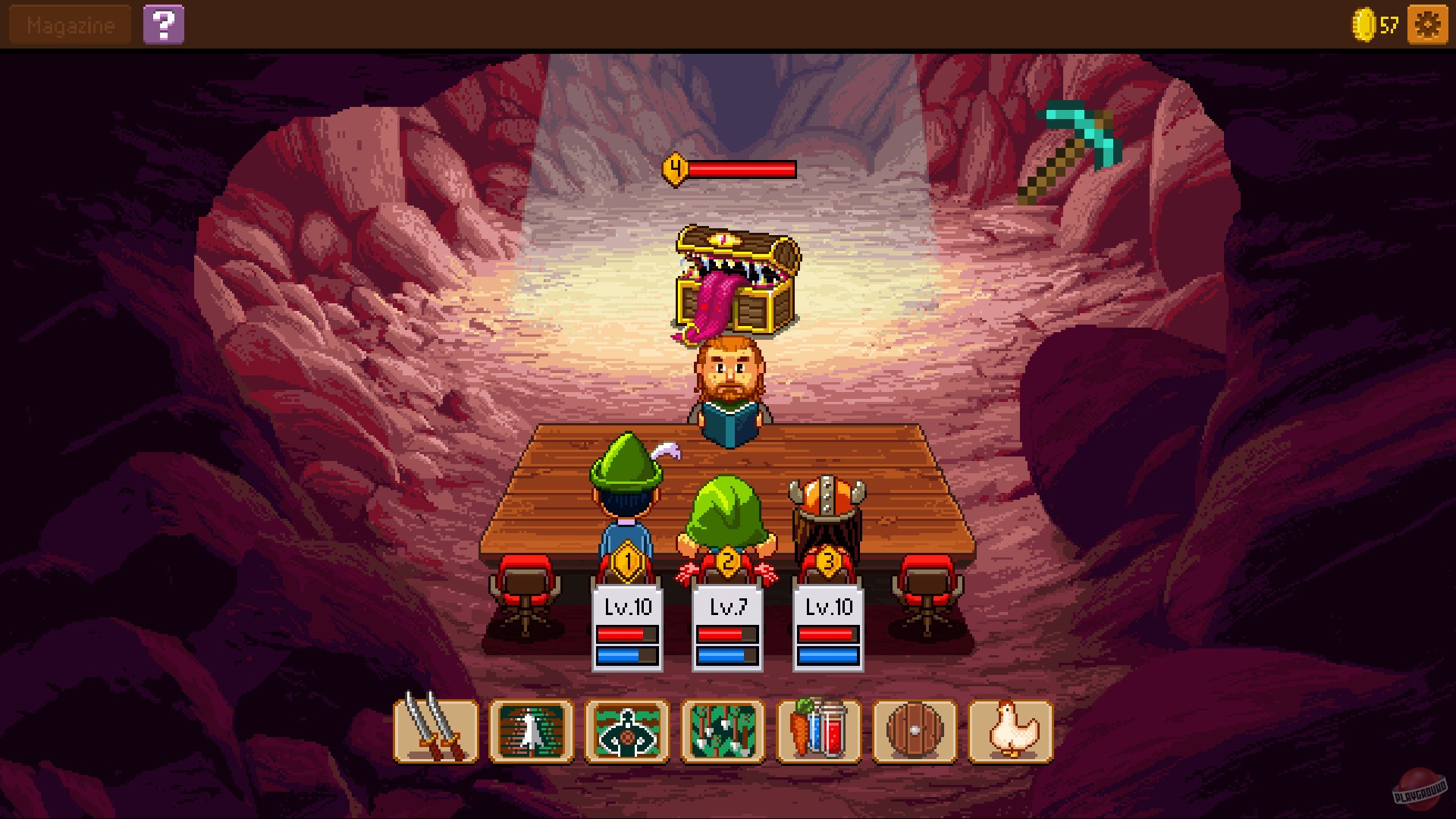
Task: Select the dual swords attack icon
Action: click(435, 733)
